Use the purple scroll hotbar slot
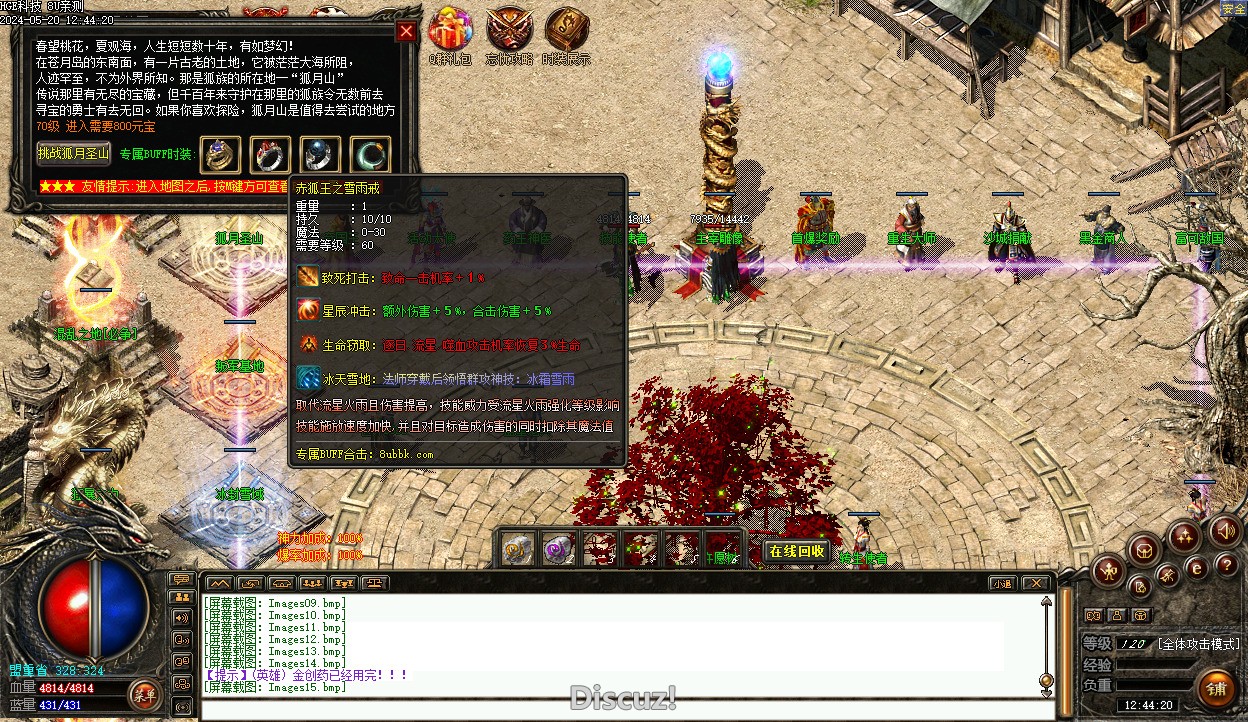This screenshot has width=1248, height=722. tap(558, 549)
